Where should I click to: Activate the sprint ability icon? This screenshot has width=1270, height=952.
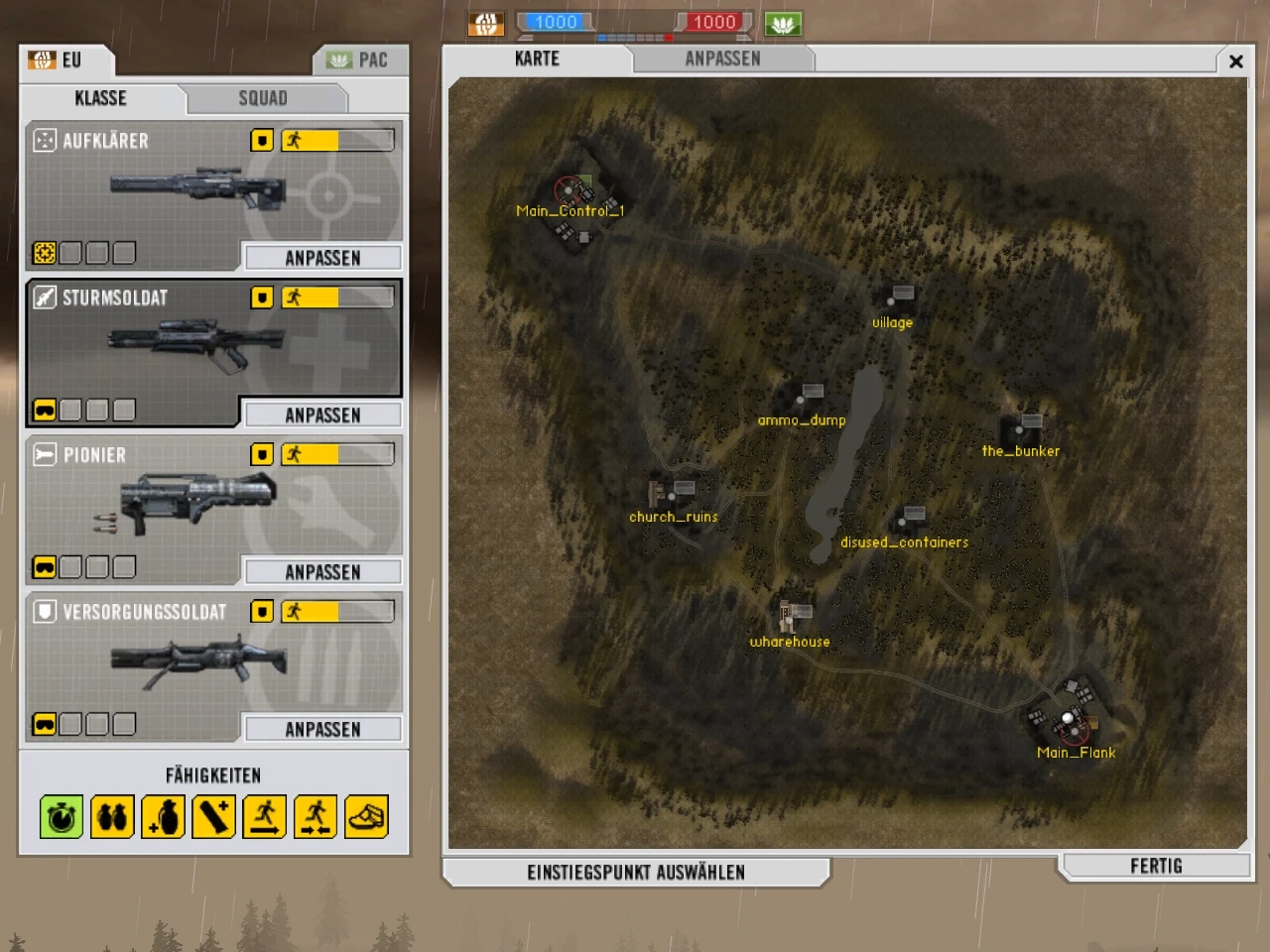(x=263, y=816)
